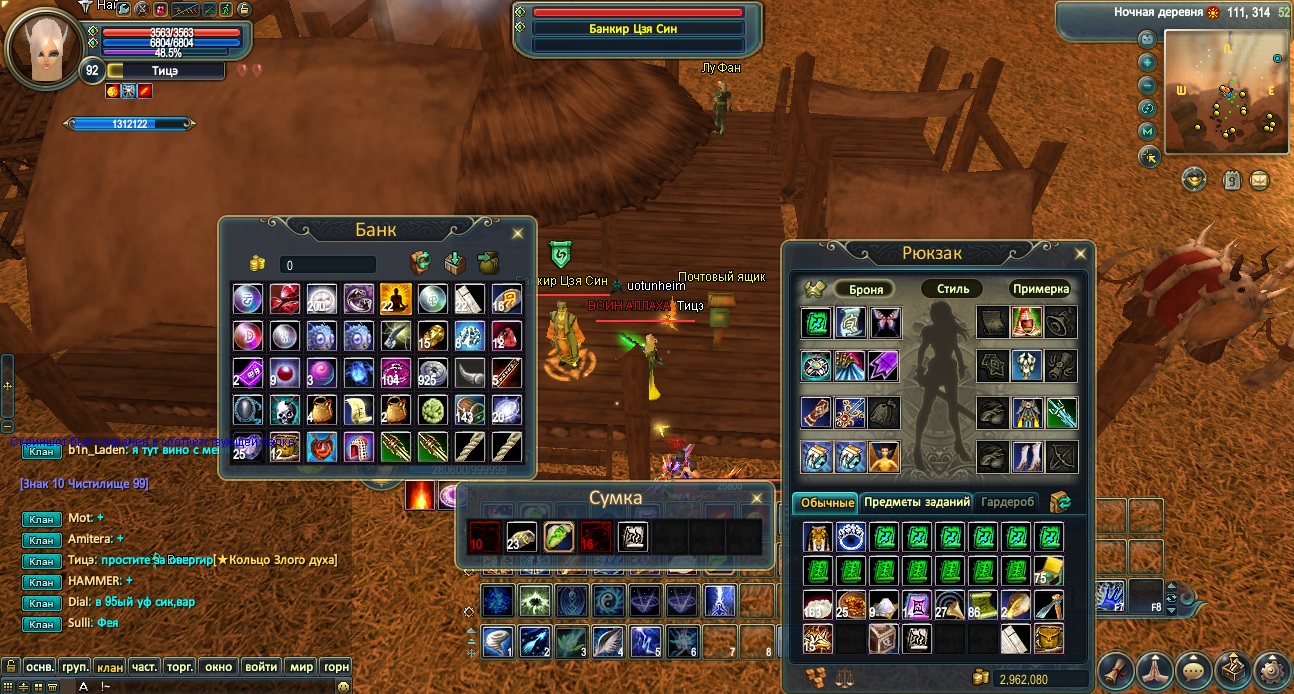Open the Стиль view
Image resolution: width=1294 pixels, height=694 pixels.
pyautogui.click(x=951, y=289)
